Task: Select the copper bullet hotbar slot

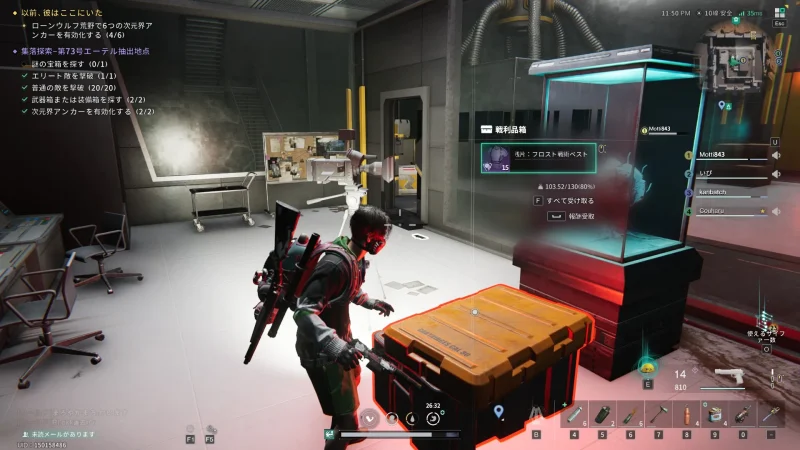Action: click(687, 415)
